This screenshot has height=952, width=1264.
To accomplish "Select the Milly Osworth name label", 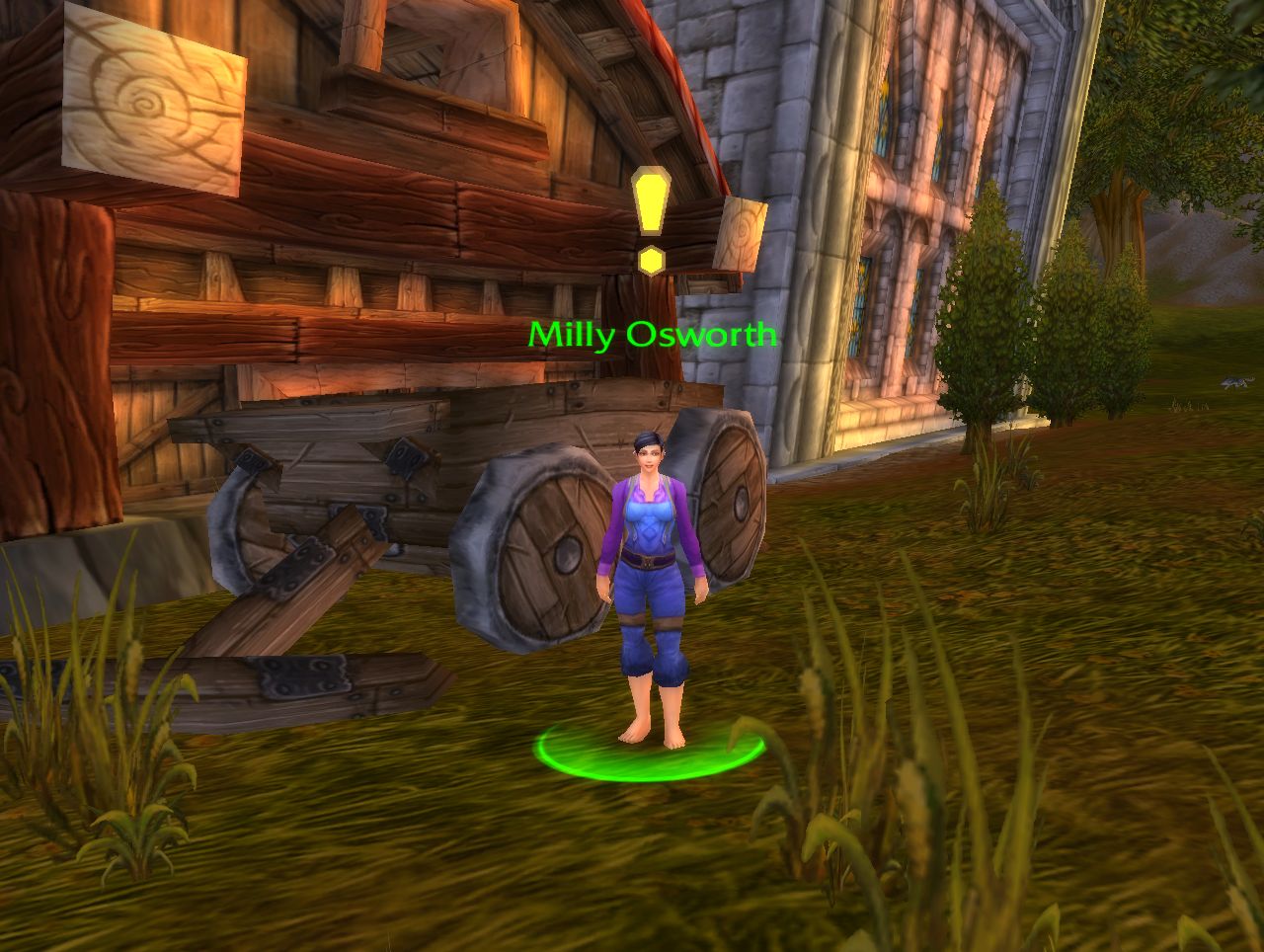I will pyautogui.click(x=652, y=336).
